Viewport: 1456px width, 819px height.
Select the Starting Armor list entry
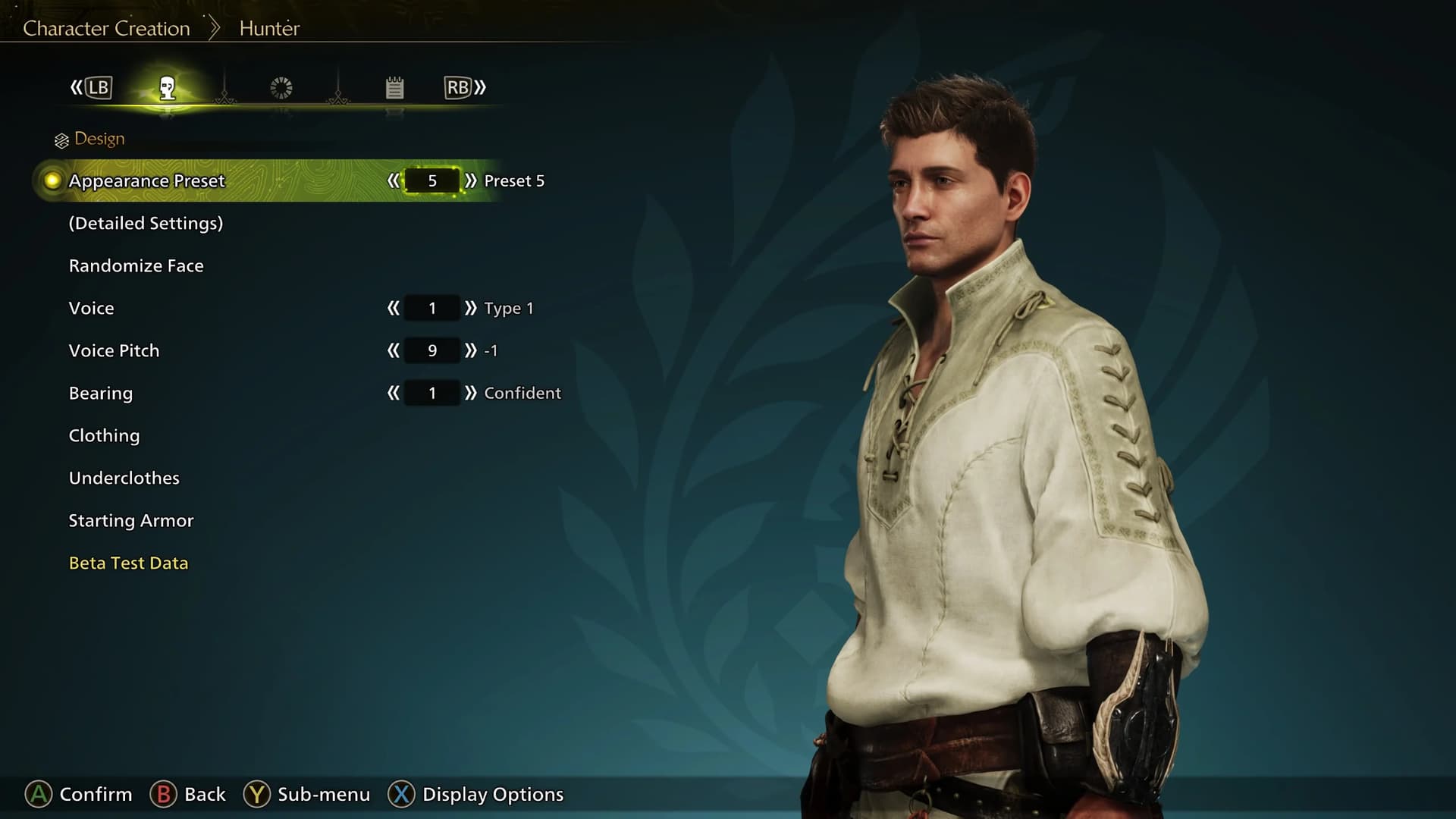click(x=130, y=520)
